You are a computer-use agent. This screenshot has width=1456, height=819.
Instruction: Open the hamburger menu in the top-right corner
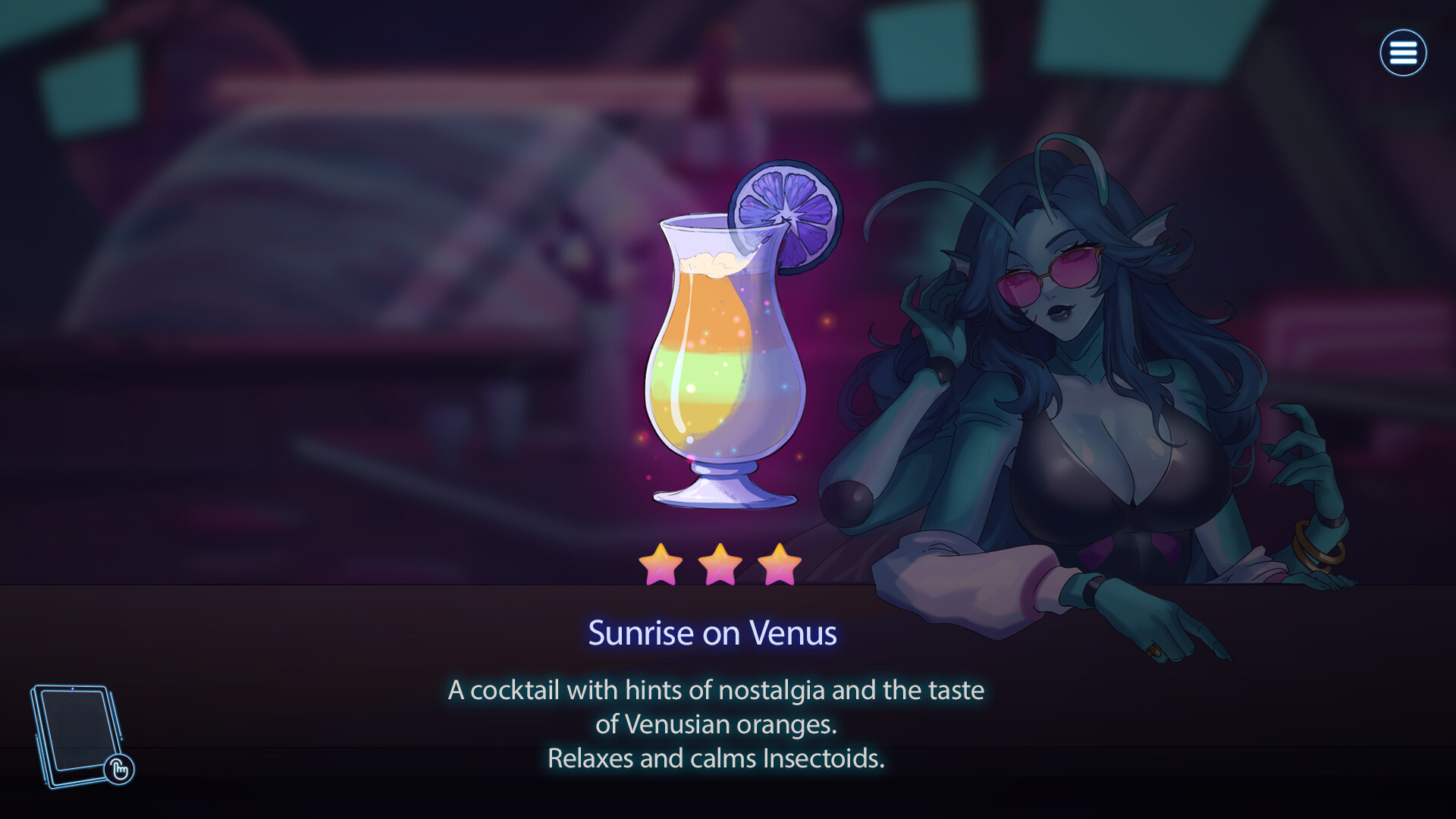point(1404,52)
